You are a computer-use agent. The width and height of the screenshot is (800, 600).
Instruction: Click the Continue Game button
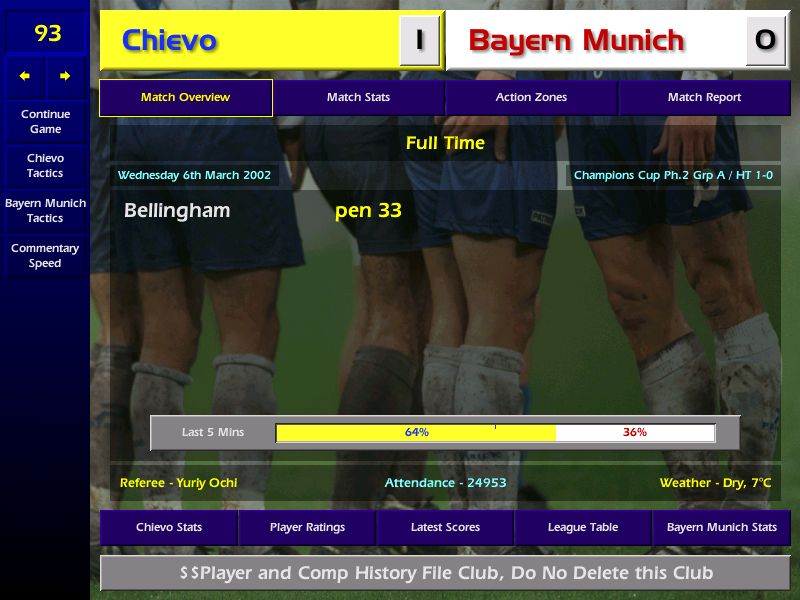(45, 121)
